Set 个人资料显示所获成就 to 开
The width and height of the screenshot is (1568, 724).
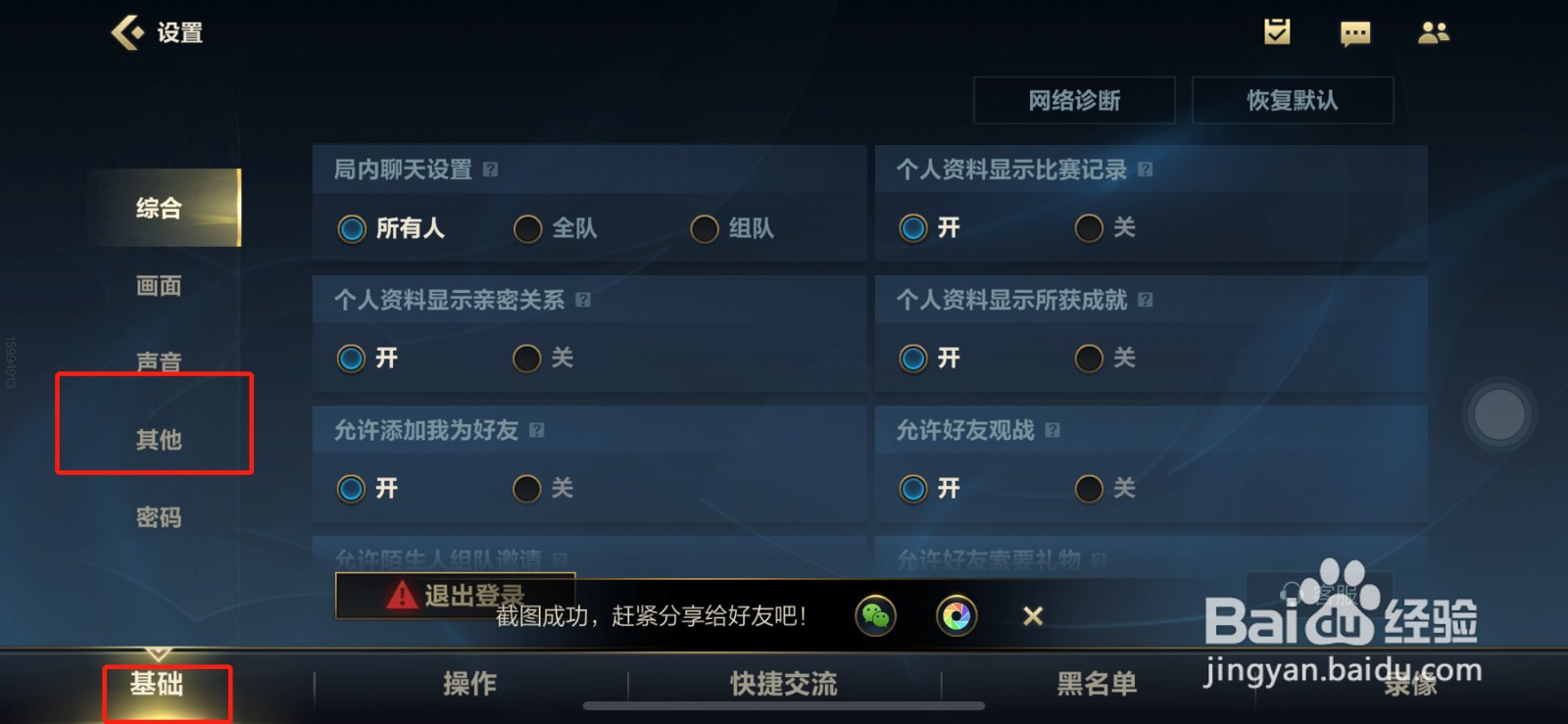click(913, 358)
